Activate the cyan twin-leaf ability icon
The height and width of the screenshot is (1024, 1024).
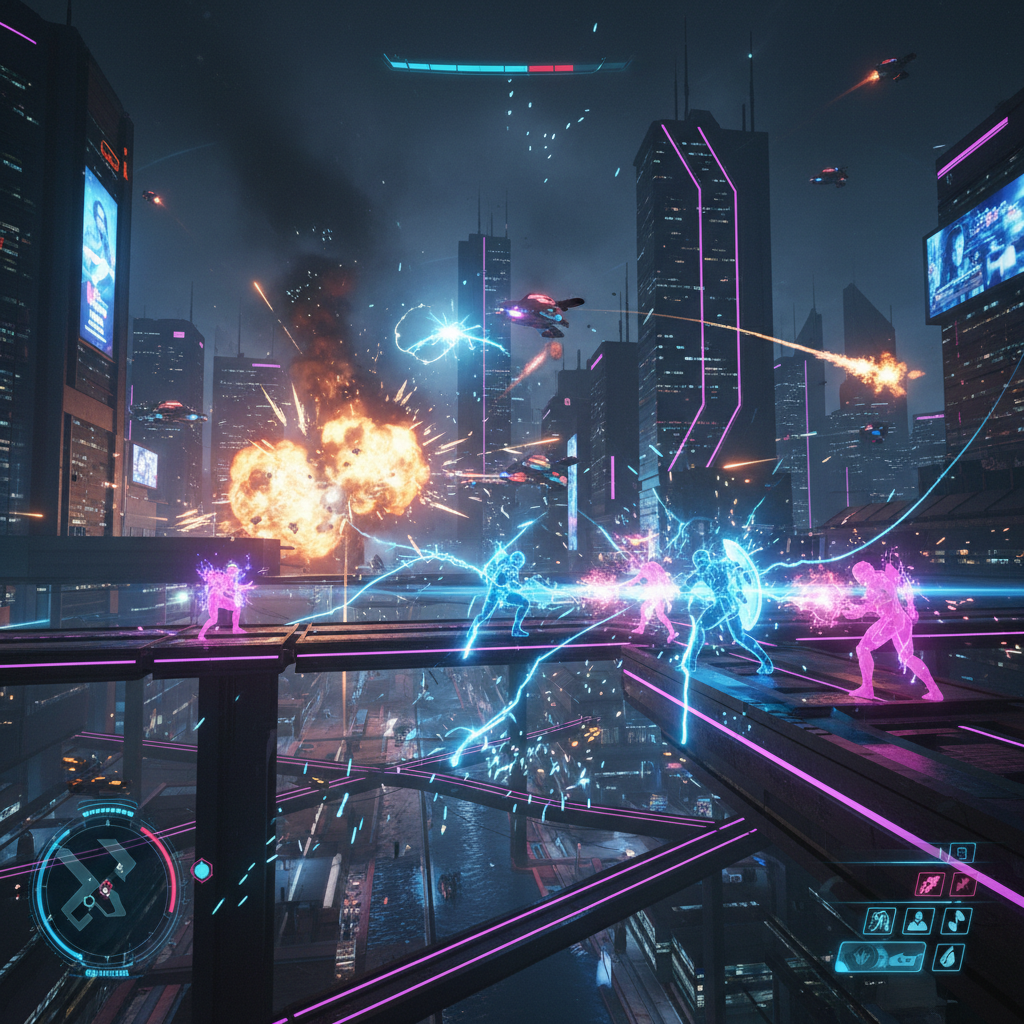[955, 921]
